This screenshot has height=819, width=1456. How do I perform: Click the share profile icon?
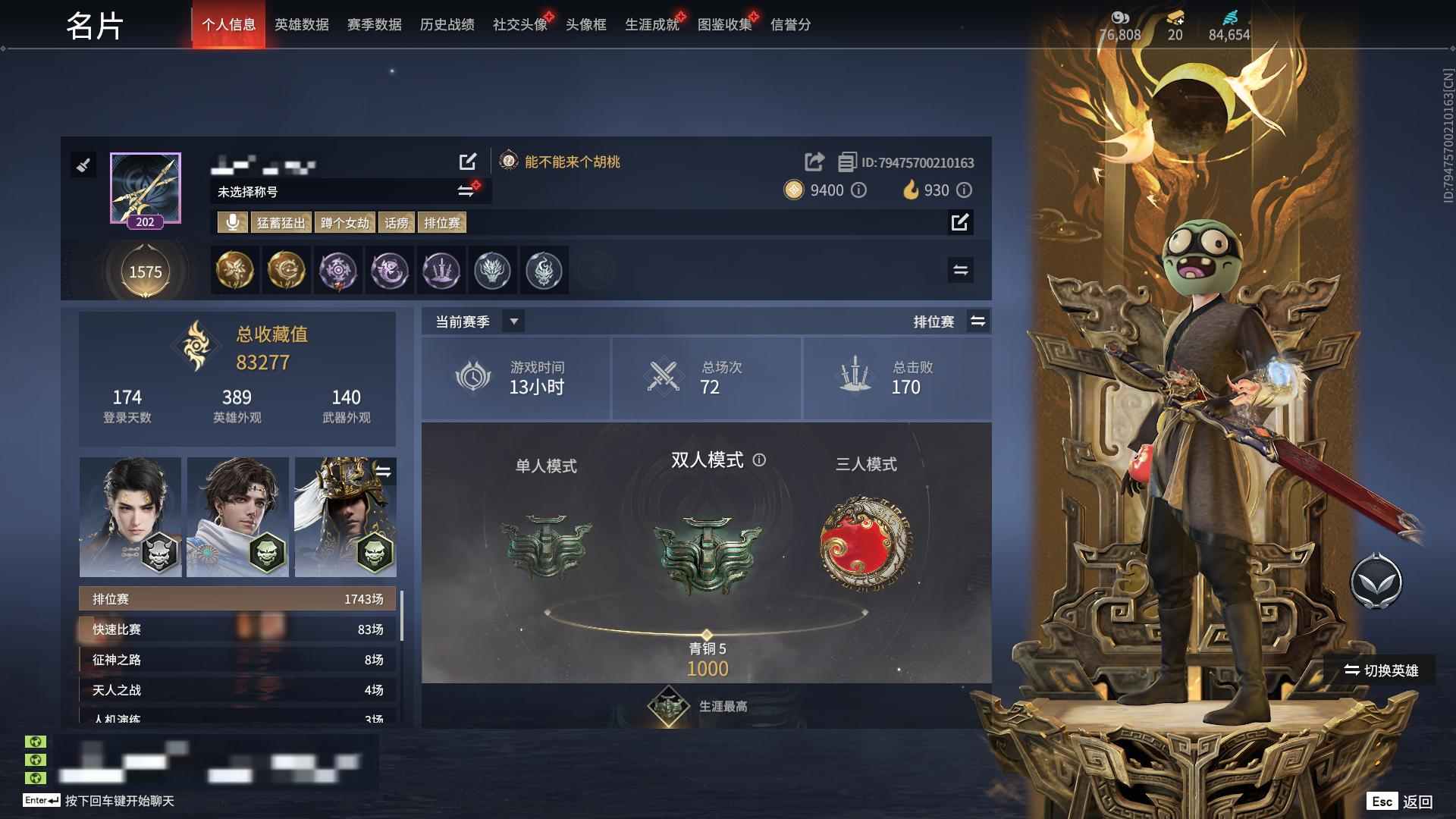click(x=814, y=162)
